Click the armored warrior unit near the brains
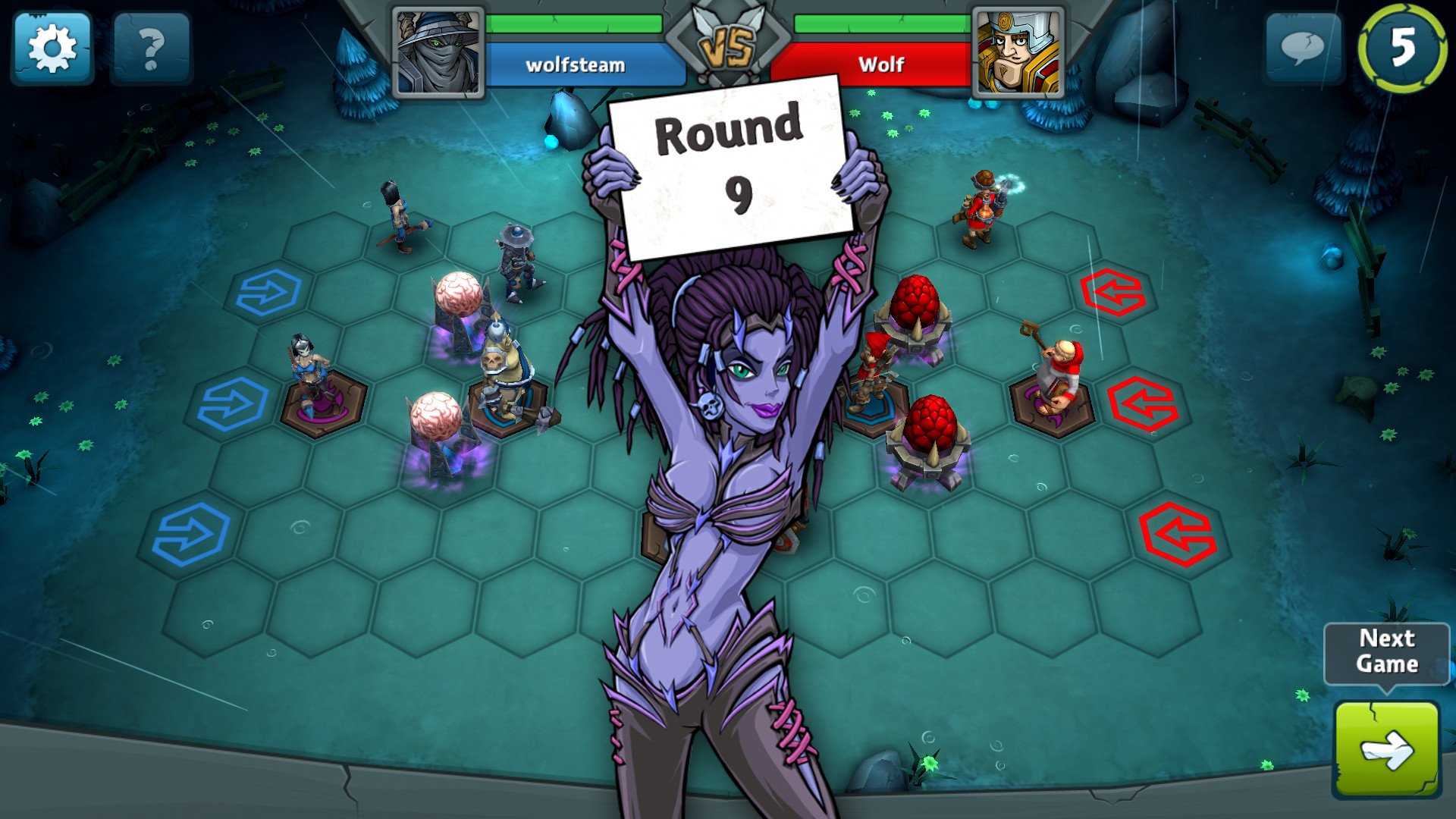1456x819 pixels. pos(508,372)
